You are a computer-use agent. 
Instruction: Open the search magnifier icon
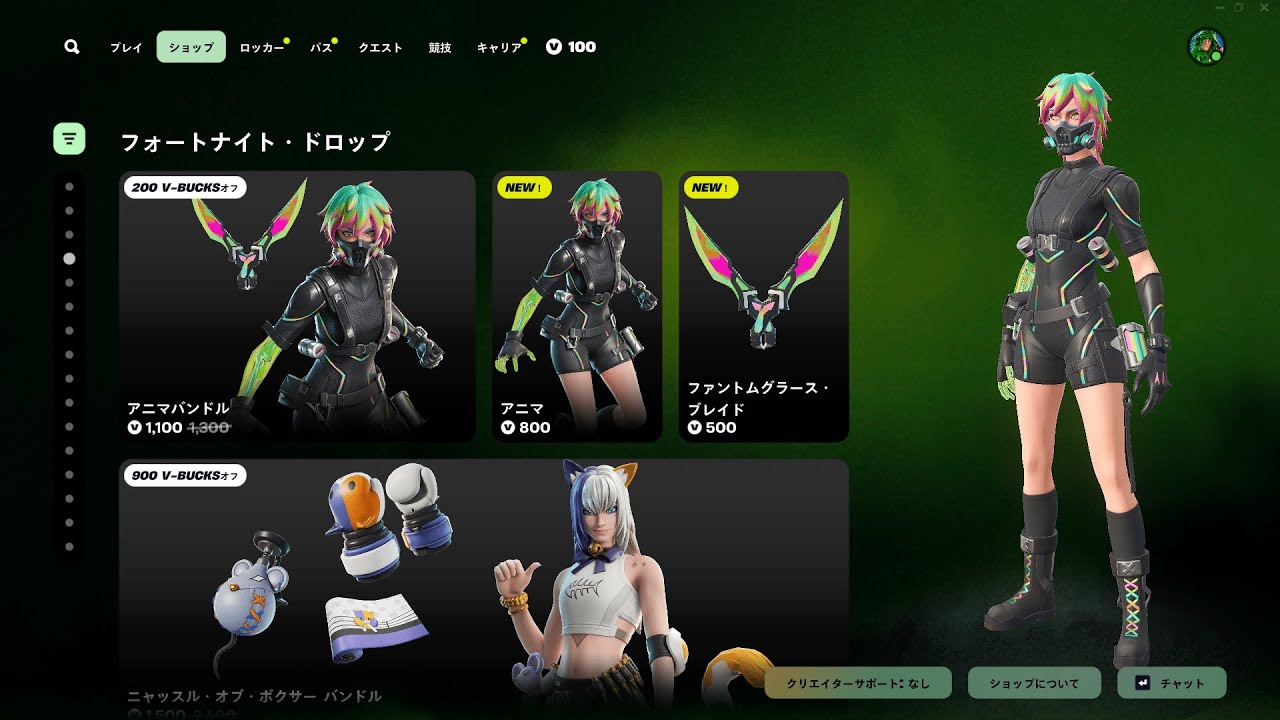[71, 47]
